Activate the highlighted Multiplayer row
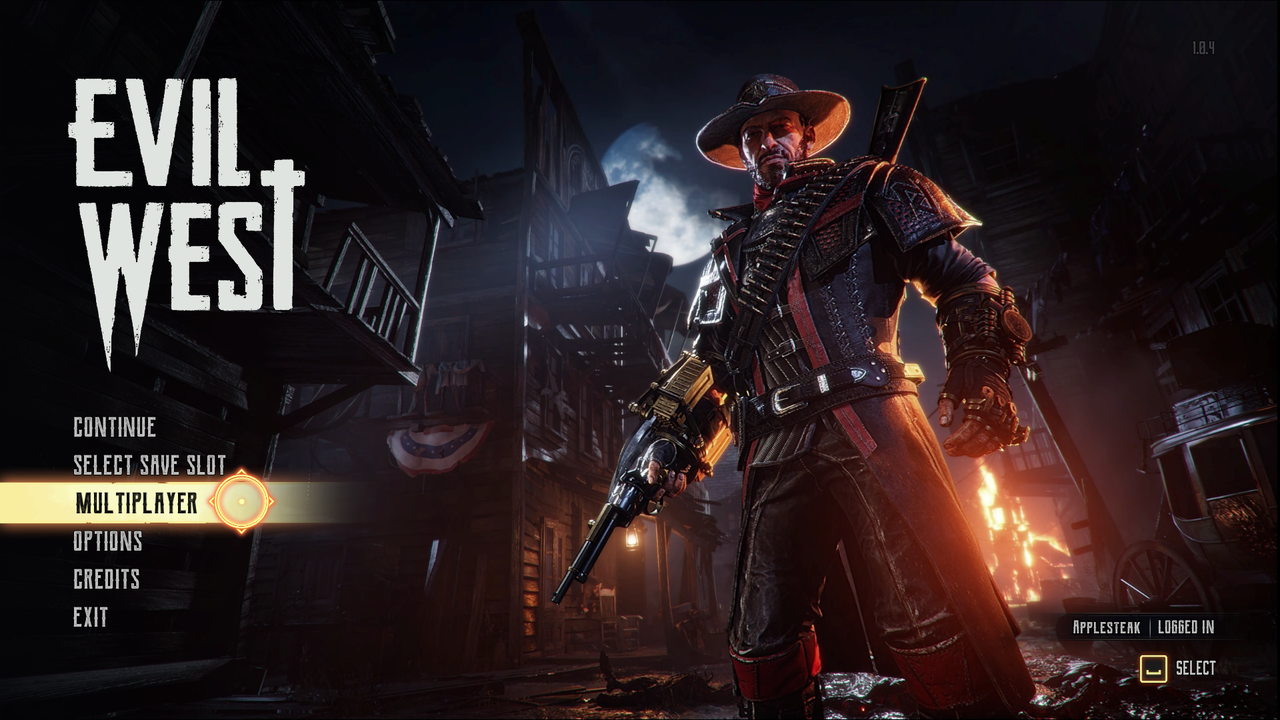Screen dimensions: 1280x720 [x=135, y=503]
